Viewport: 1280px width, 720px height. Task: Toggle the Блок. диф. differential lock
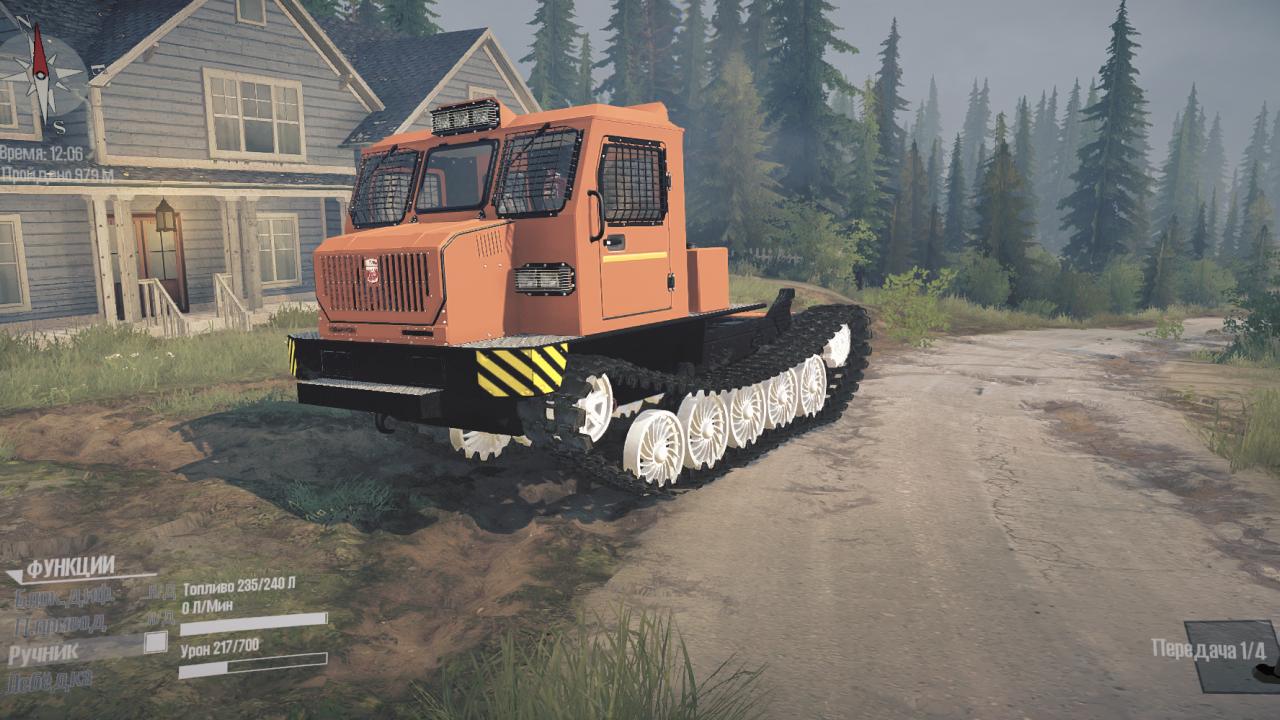63,597
